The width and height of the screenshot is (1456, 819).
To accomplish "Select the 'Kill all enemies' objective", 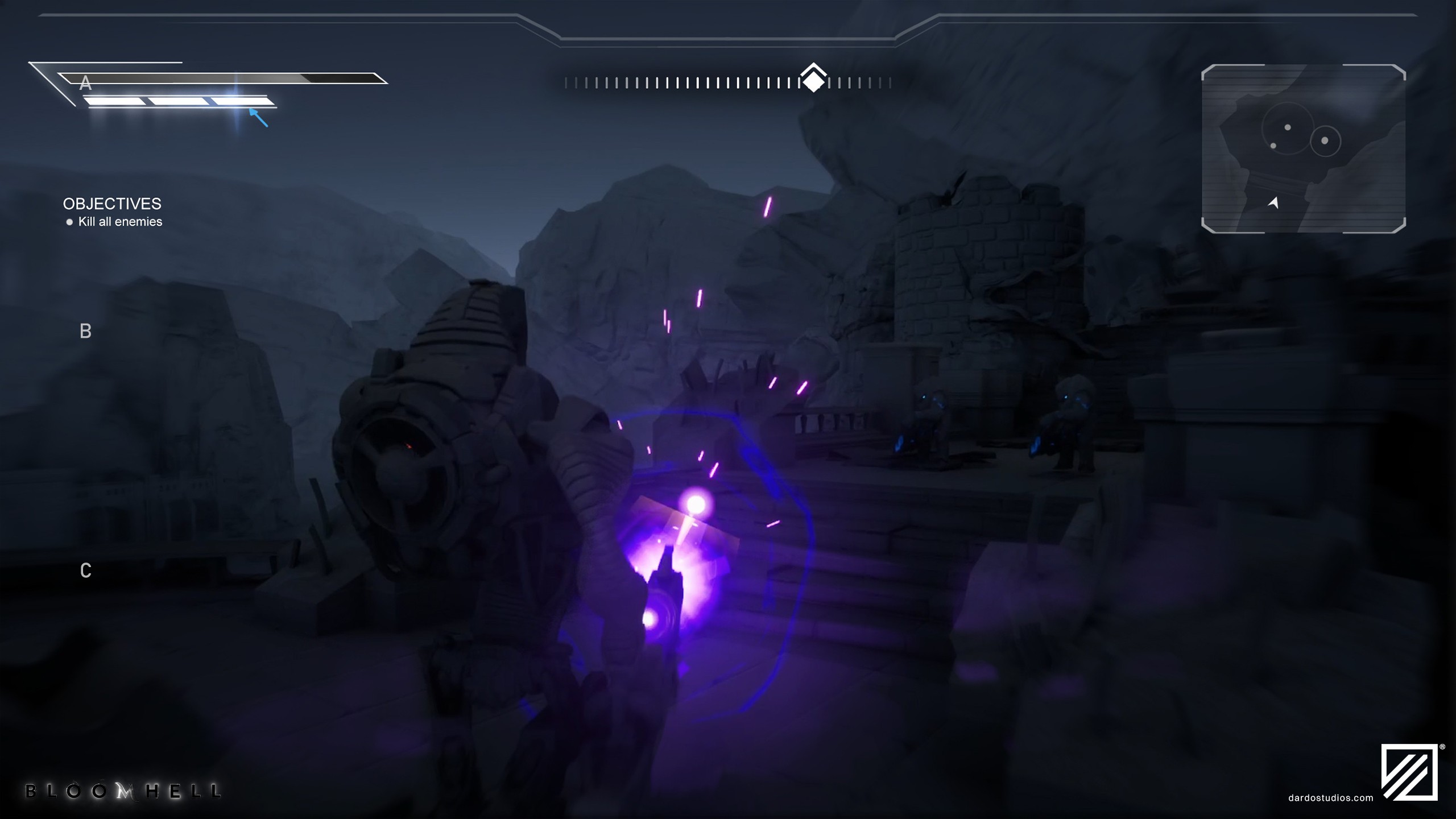I will click(x=120, y=222).
